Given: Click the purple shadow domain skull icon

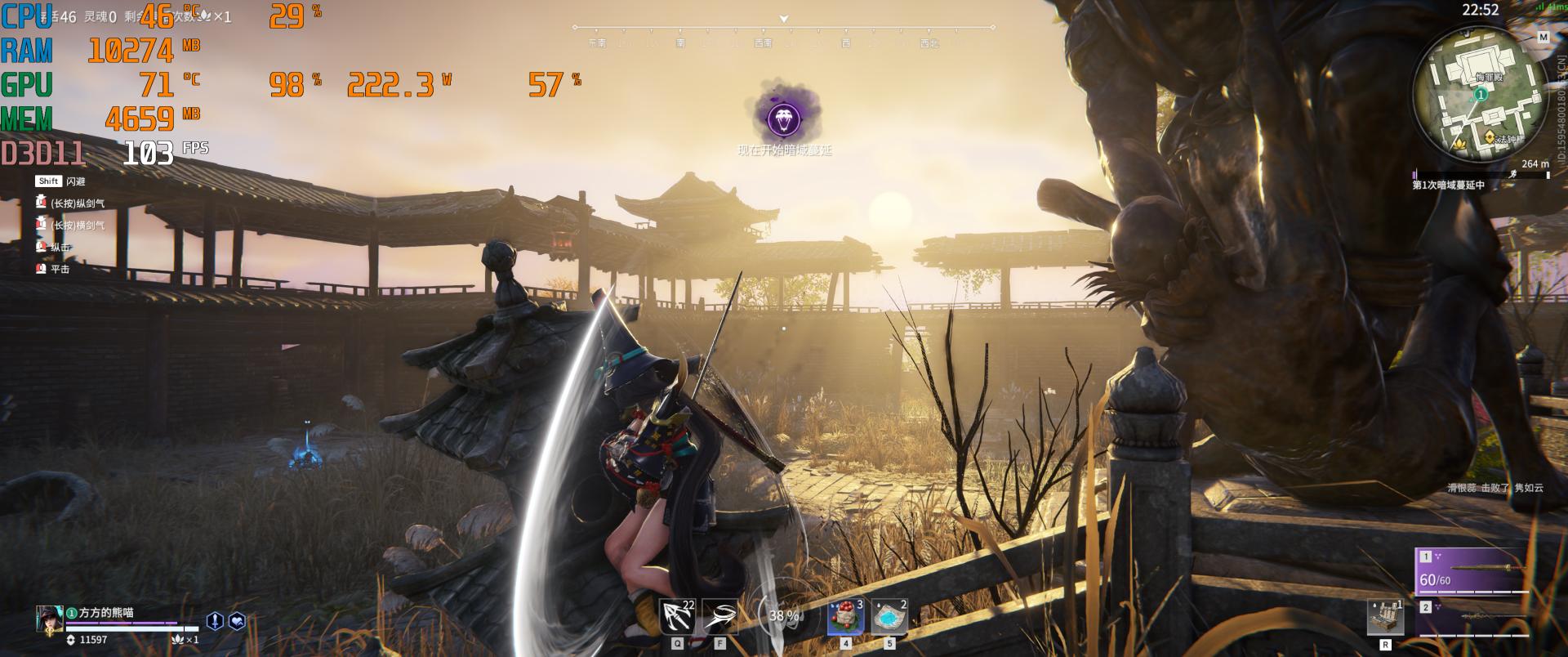Looking at the screenshot, I should coord(784,119).
